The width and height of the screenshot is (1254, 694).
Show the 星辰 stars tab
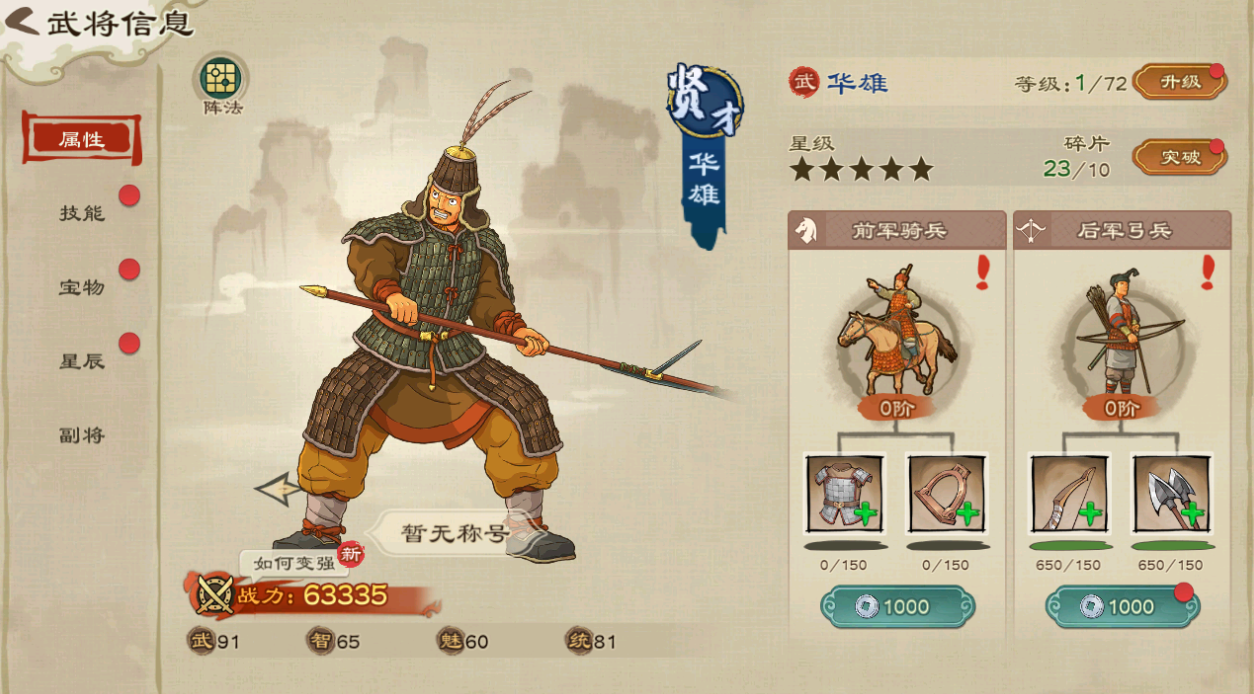pyautogui.click(x=81, y=361)
